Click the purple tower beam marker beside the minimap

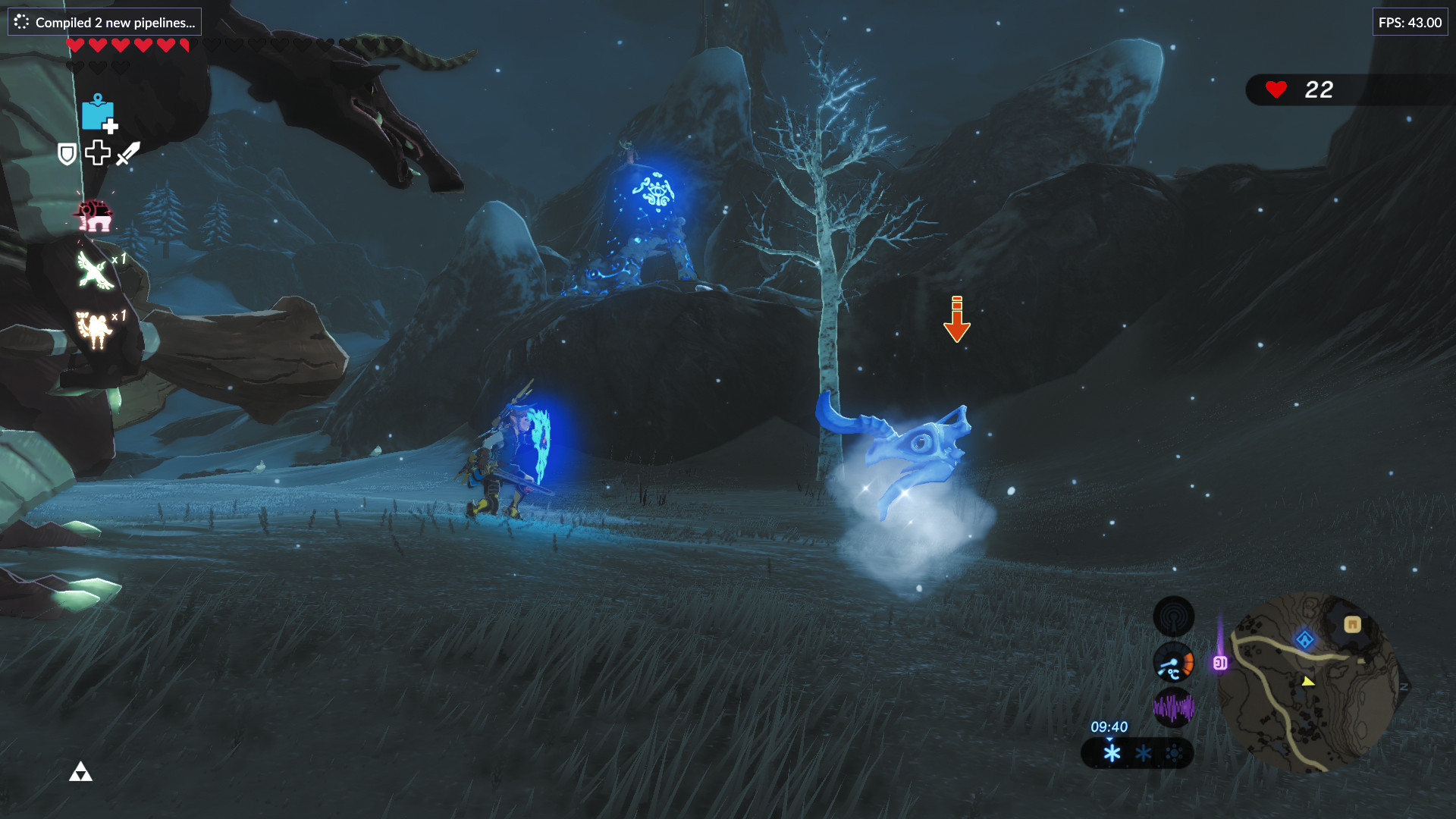coord(1220,662)
